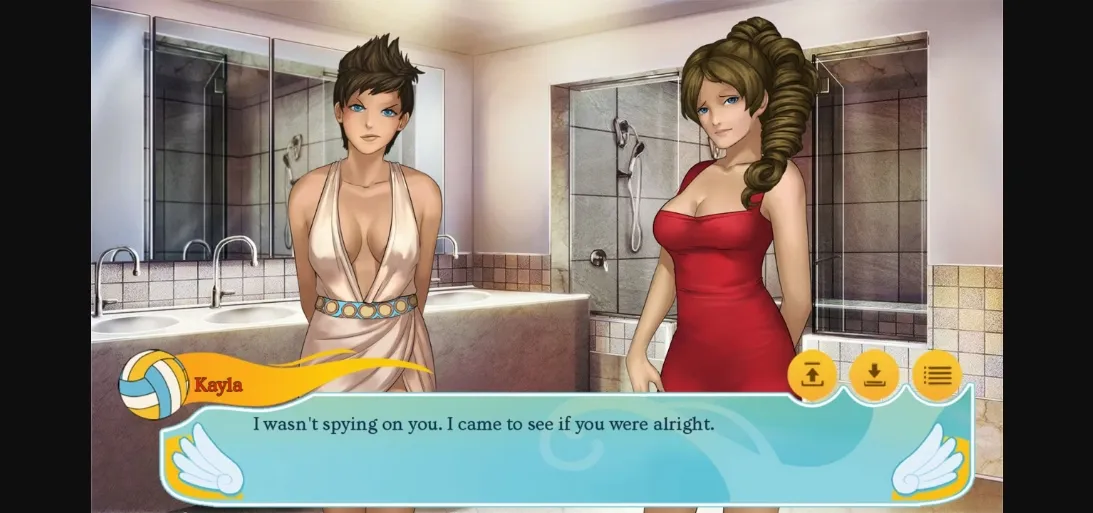Open the menu list button

936,376
